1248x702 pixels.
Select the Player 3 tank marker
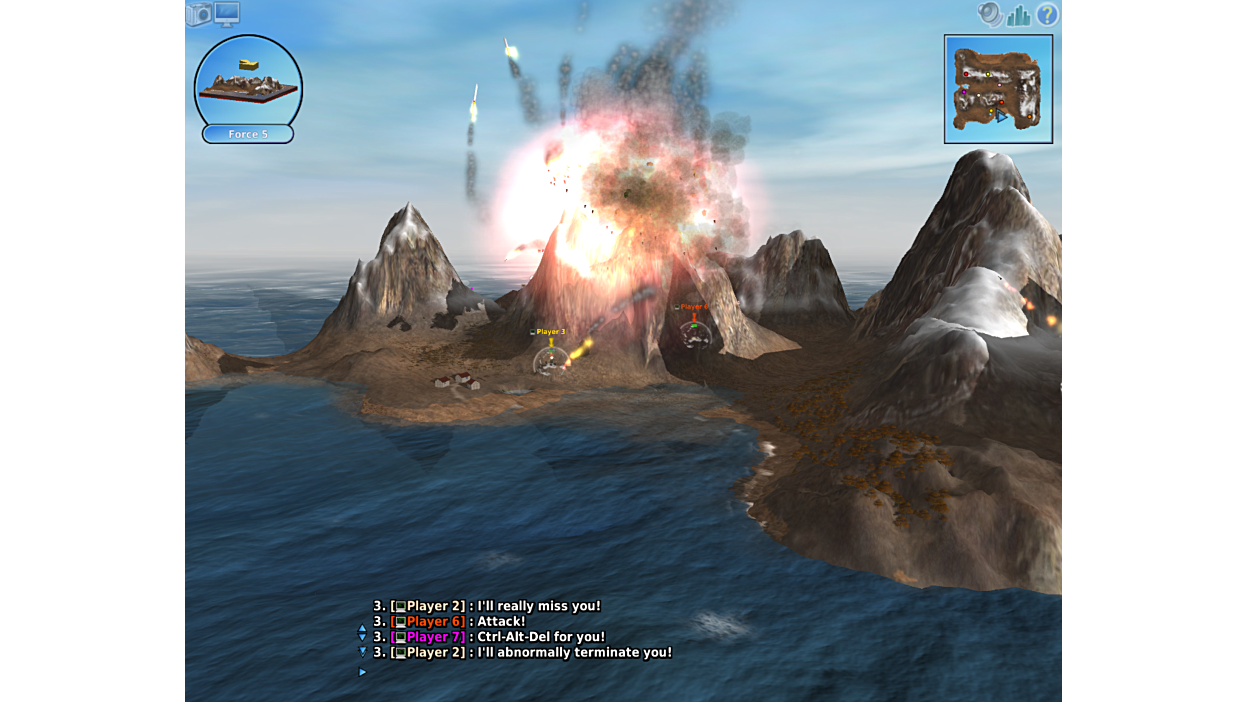point(550,358)
